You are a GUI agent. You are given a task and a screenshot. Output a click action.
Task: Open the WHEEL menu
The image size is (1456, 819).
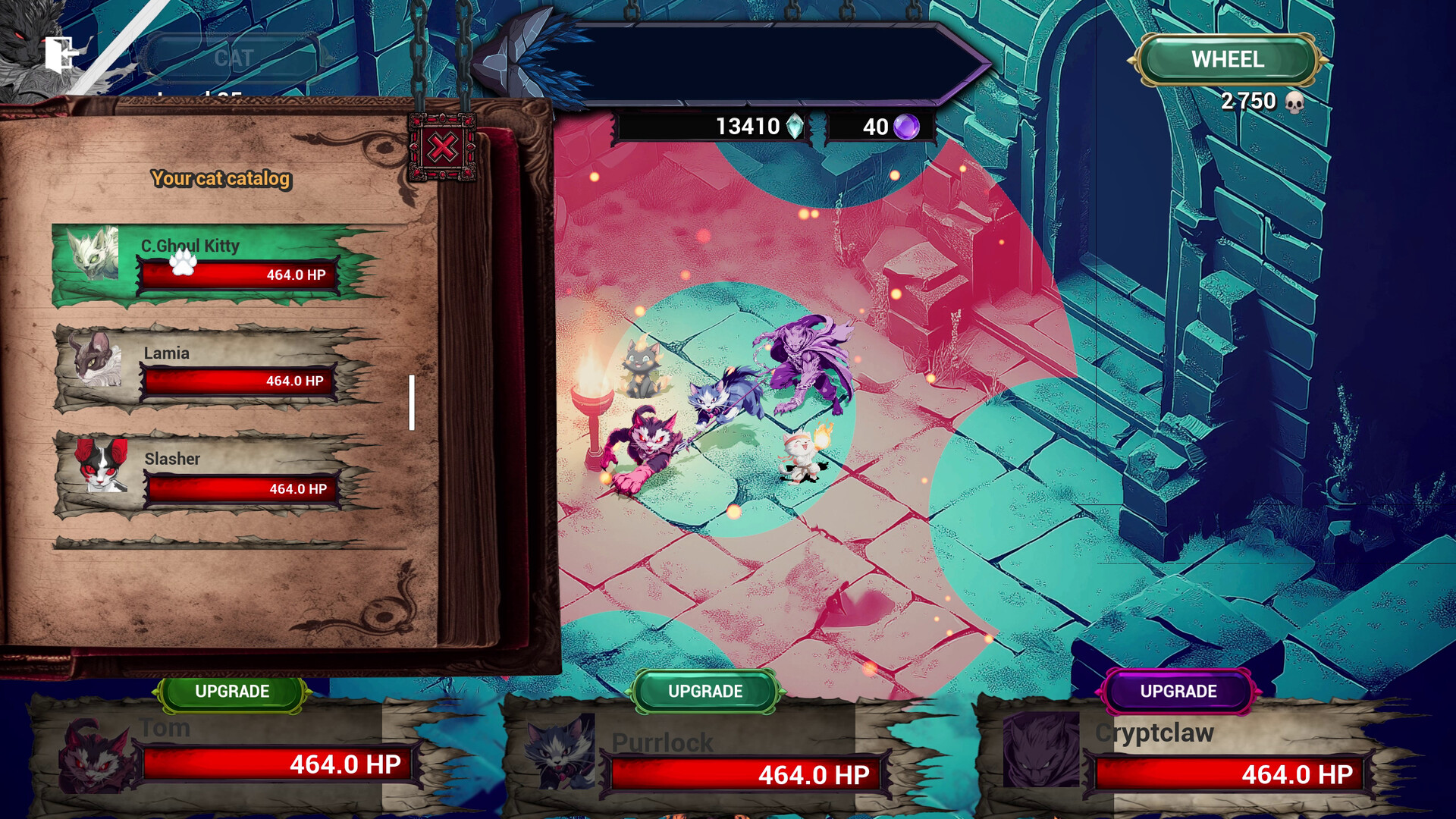tap(1227, 59)
